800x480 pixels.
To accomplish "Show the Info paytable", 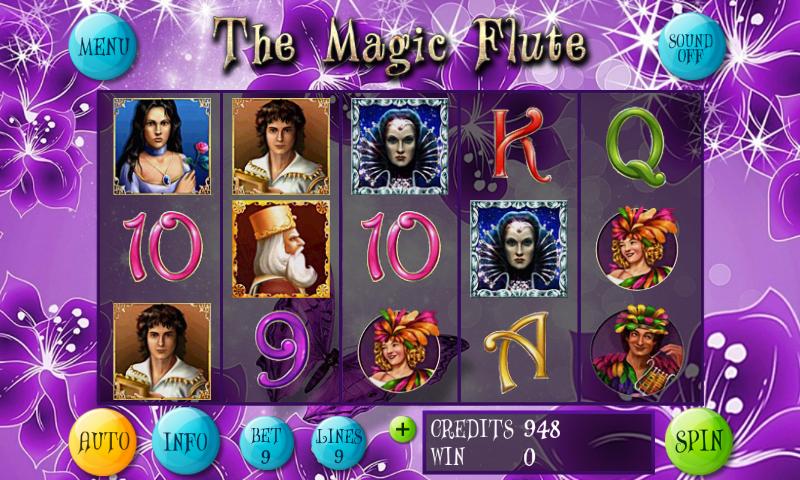I will (x=185, y=441).
